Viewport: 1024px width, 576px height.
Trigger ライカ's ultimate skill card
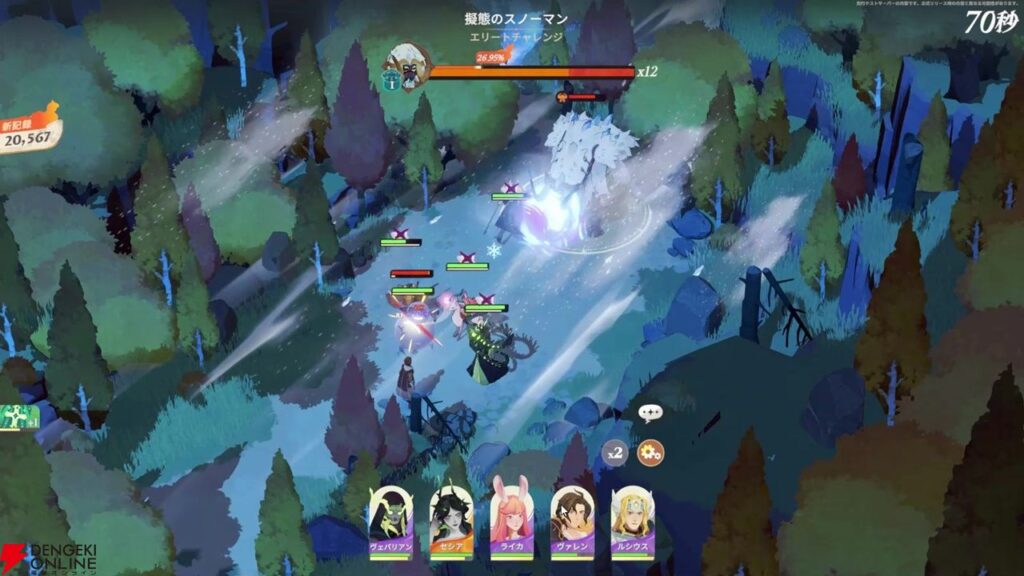(x=511, y=521)
